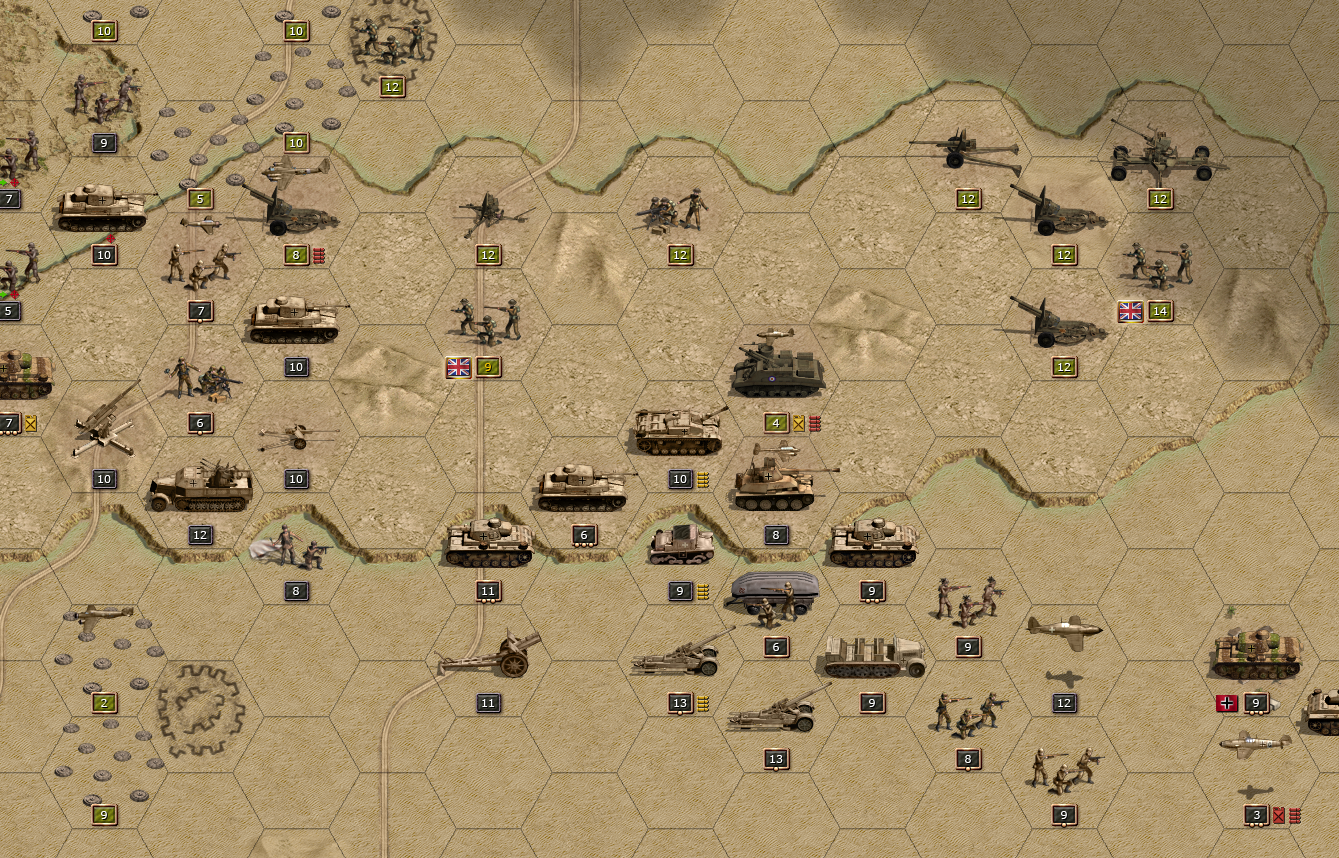The image size is (1339, 858).
Task: Select the flak half-track with strength 12
Action: (201, 487)
